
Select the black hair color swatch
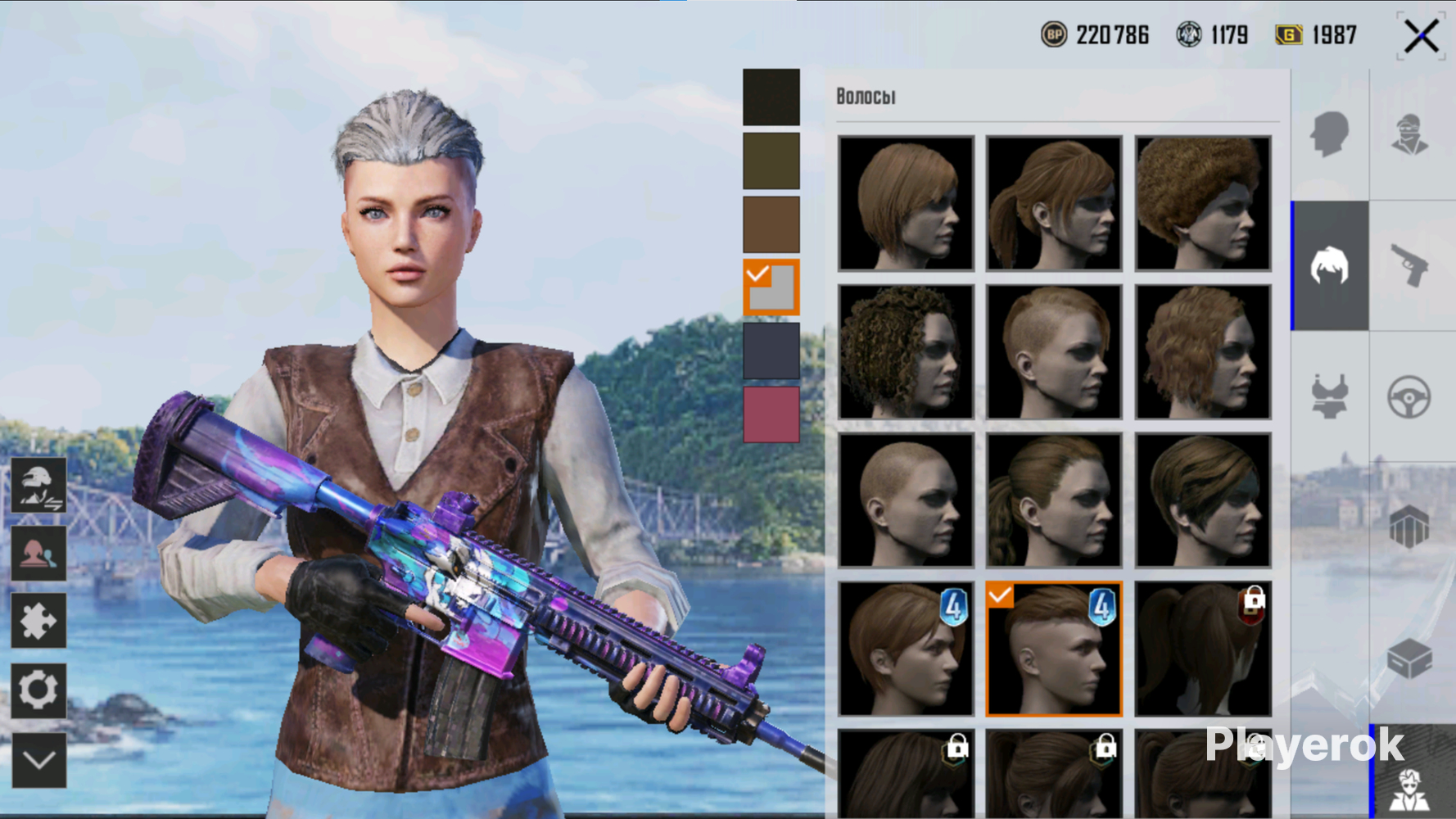[771, 97]
